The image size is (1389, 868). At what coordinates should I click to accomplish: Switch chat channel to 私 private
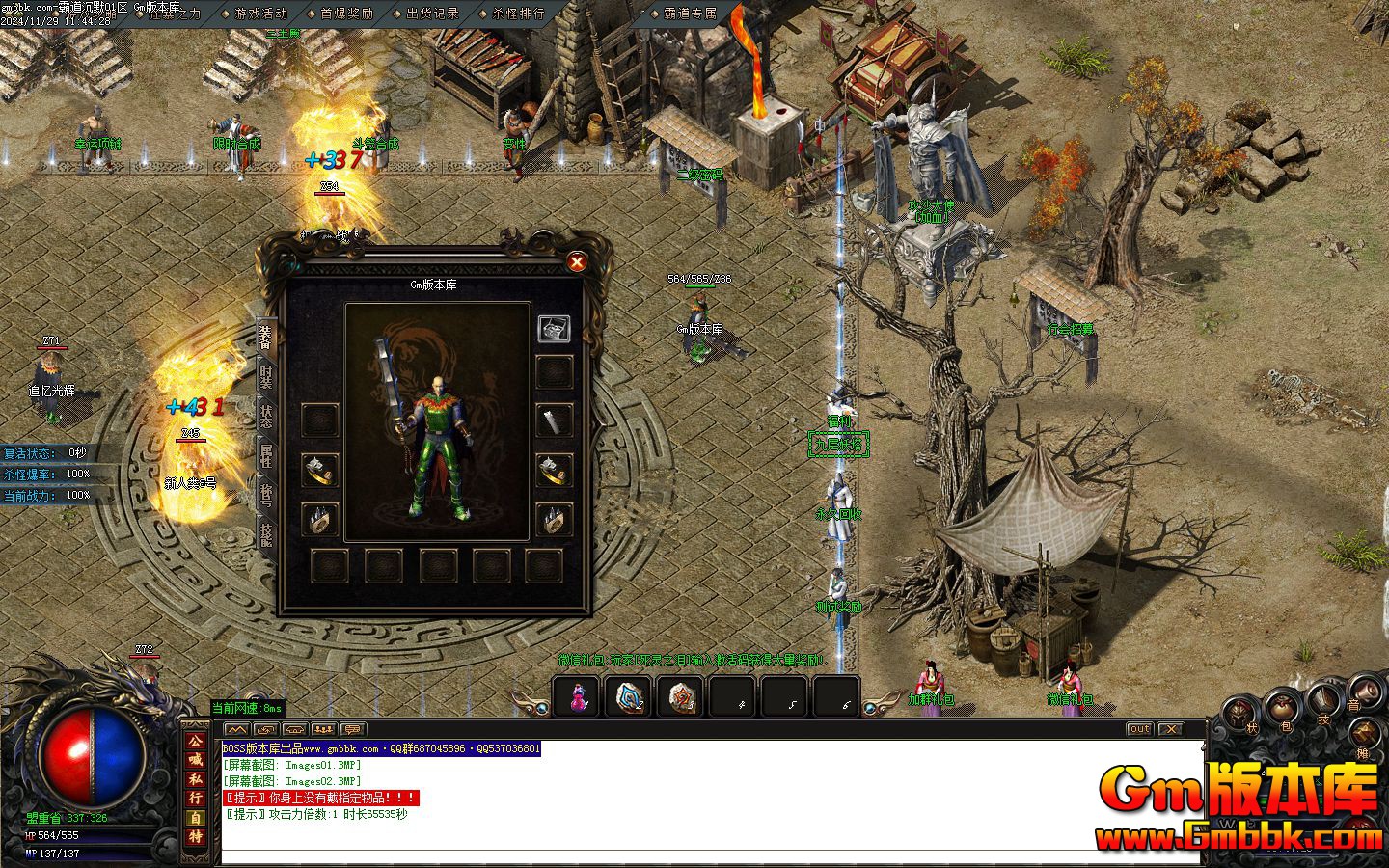click(x=196, y=778)
